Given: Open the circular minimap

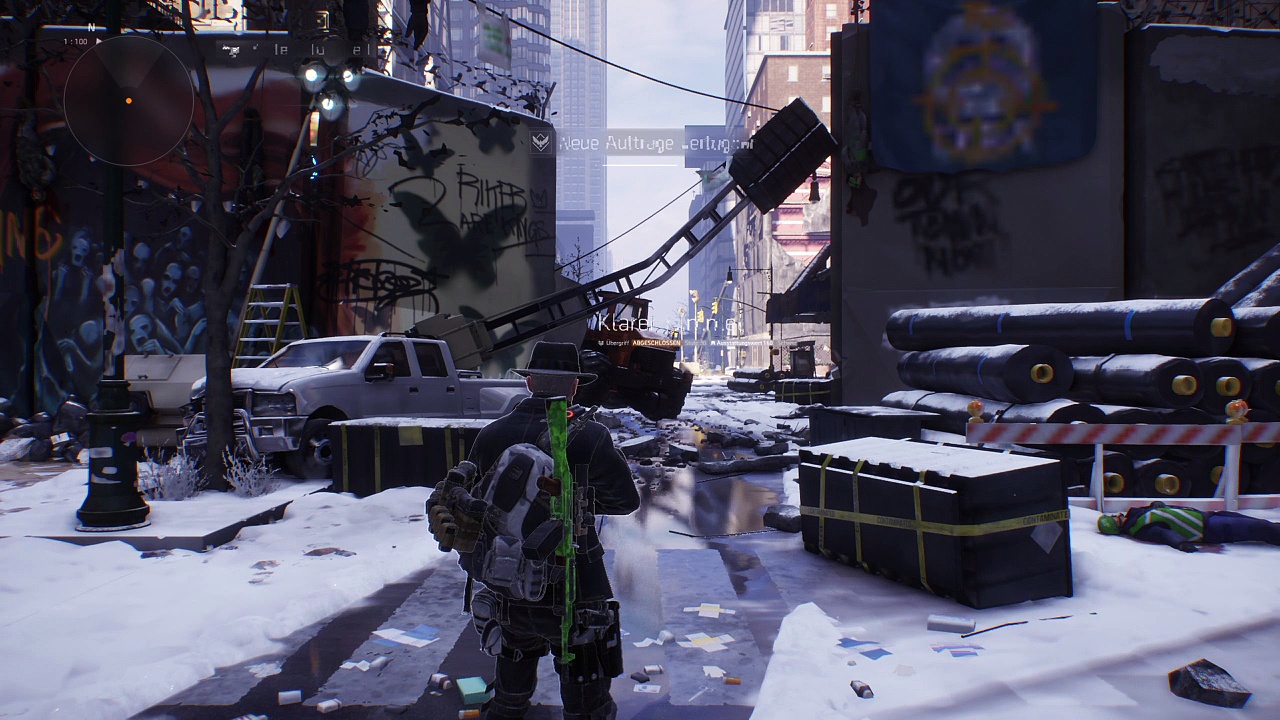Looking at the screenshot, I should pos(128,100).
